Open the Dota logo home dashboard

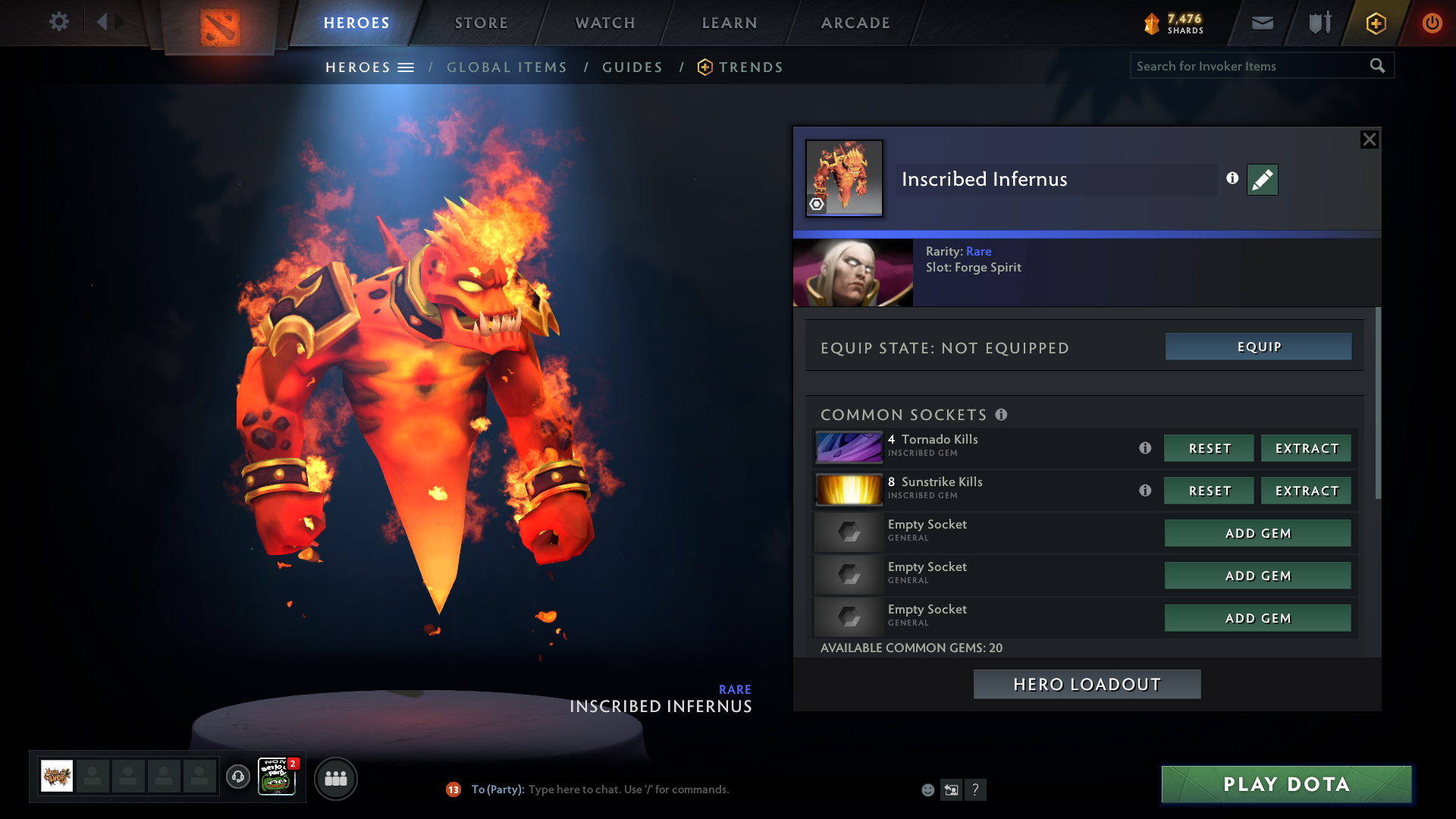click(220, 27)
